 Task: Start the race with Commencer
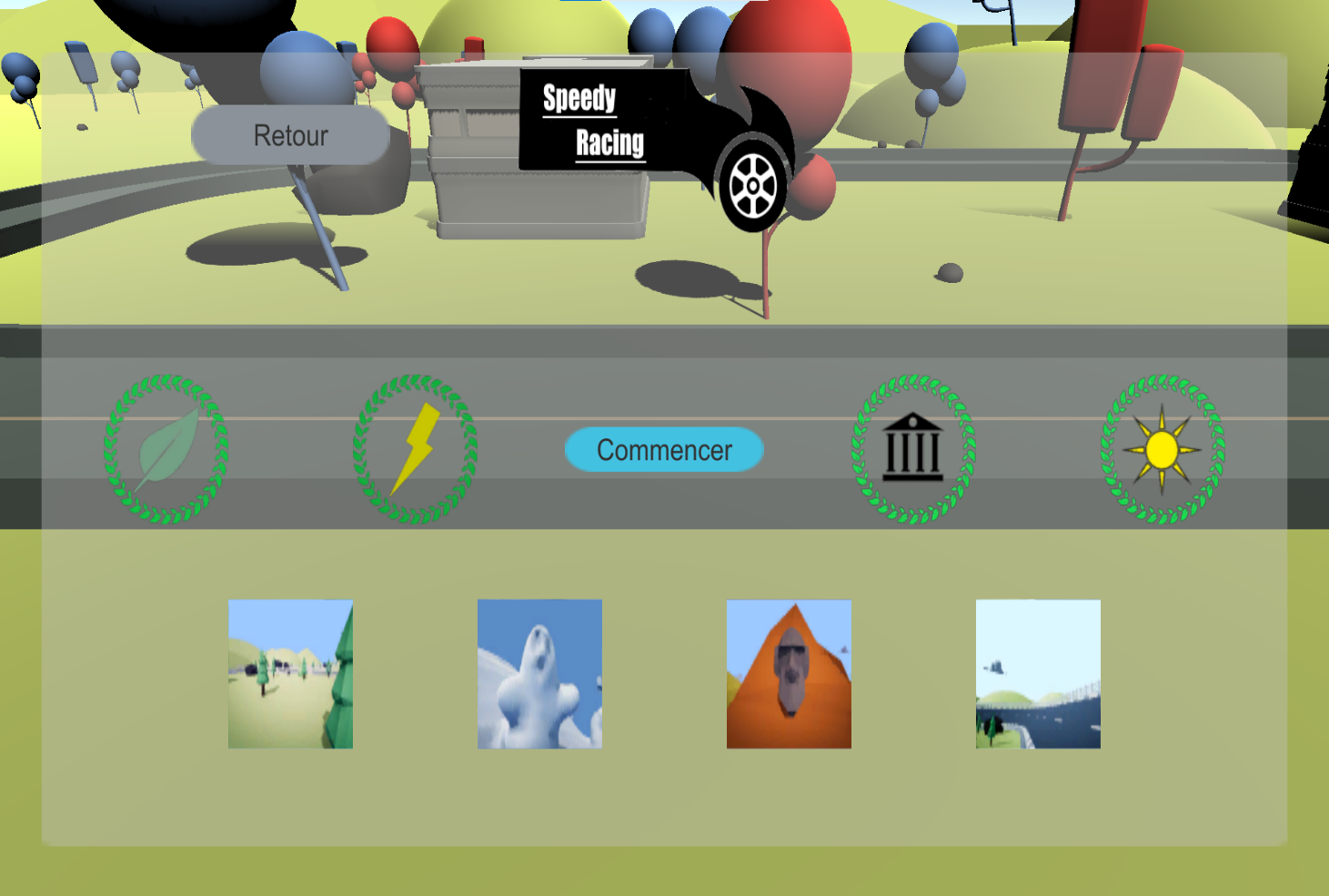663,448
